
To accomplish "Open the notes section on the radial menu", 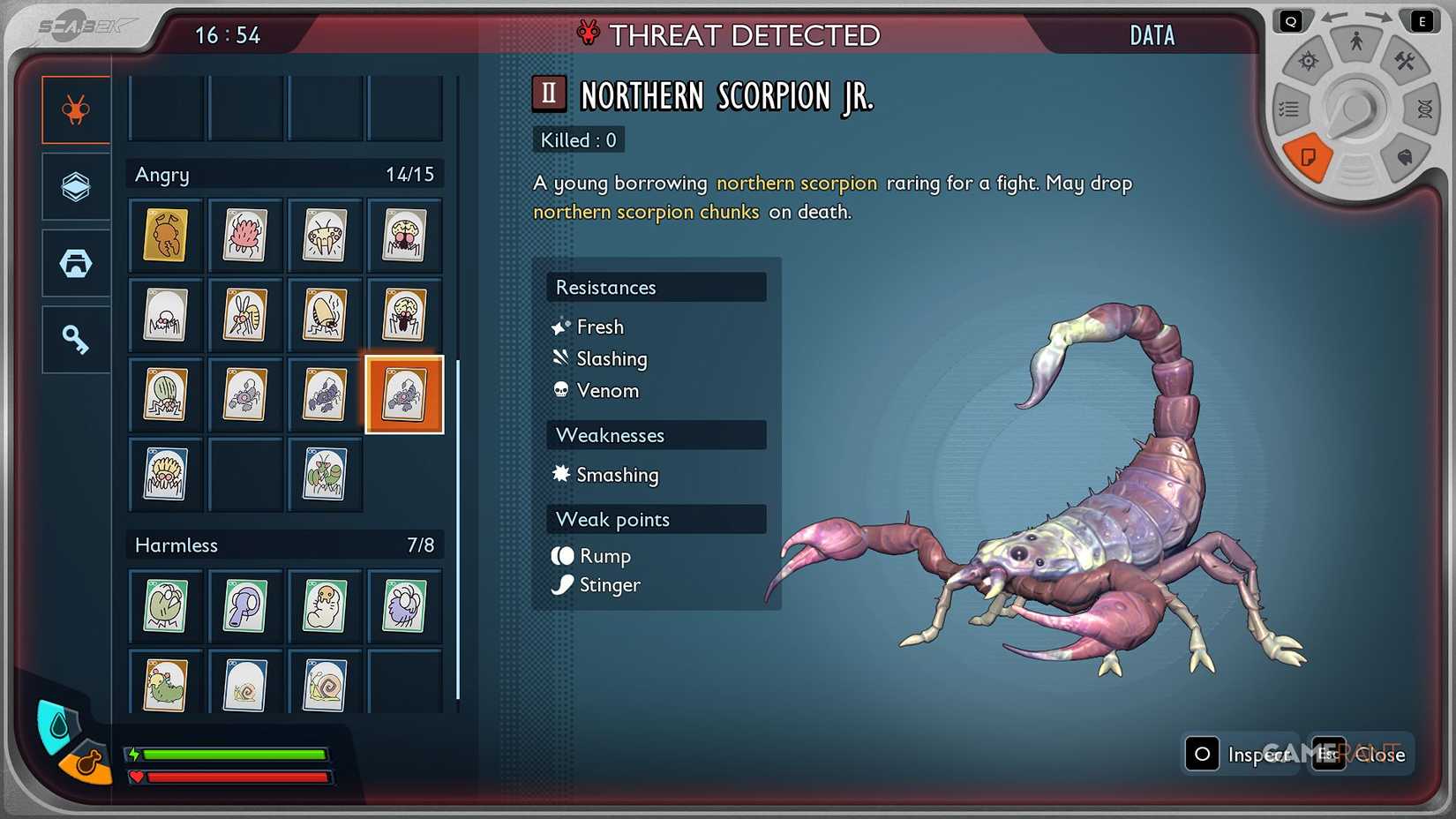I will point(1310,159).
